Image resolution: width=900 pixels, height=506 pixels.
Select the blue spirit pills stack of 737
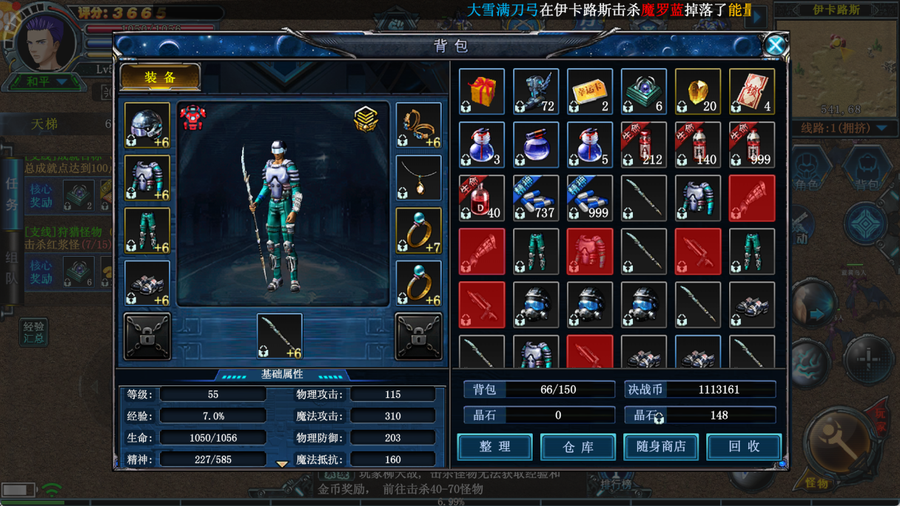(x=536, y=198)
